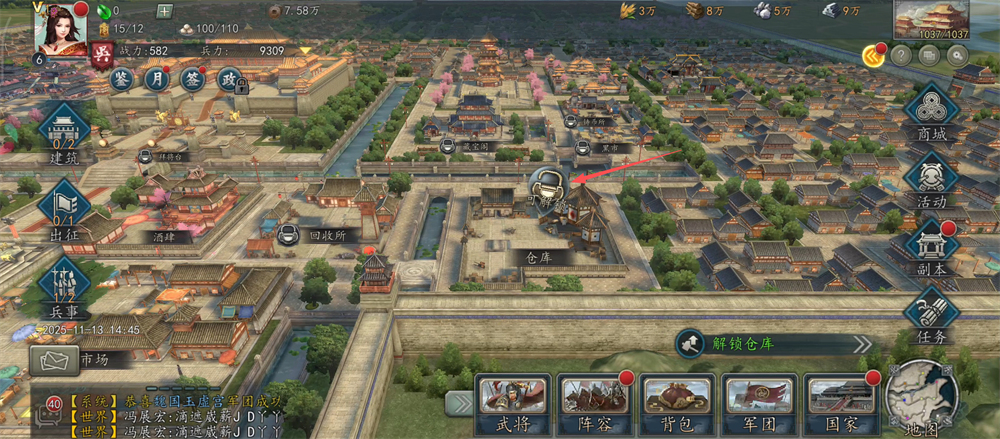Image resolution: width=1000 pixels, height=439 pixels.
Task: Click the question mark help button
Action: pos(901,56)
